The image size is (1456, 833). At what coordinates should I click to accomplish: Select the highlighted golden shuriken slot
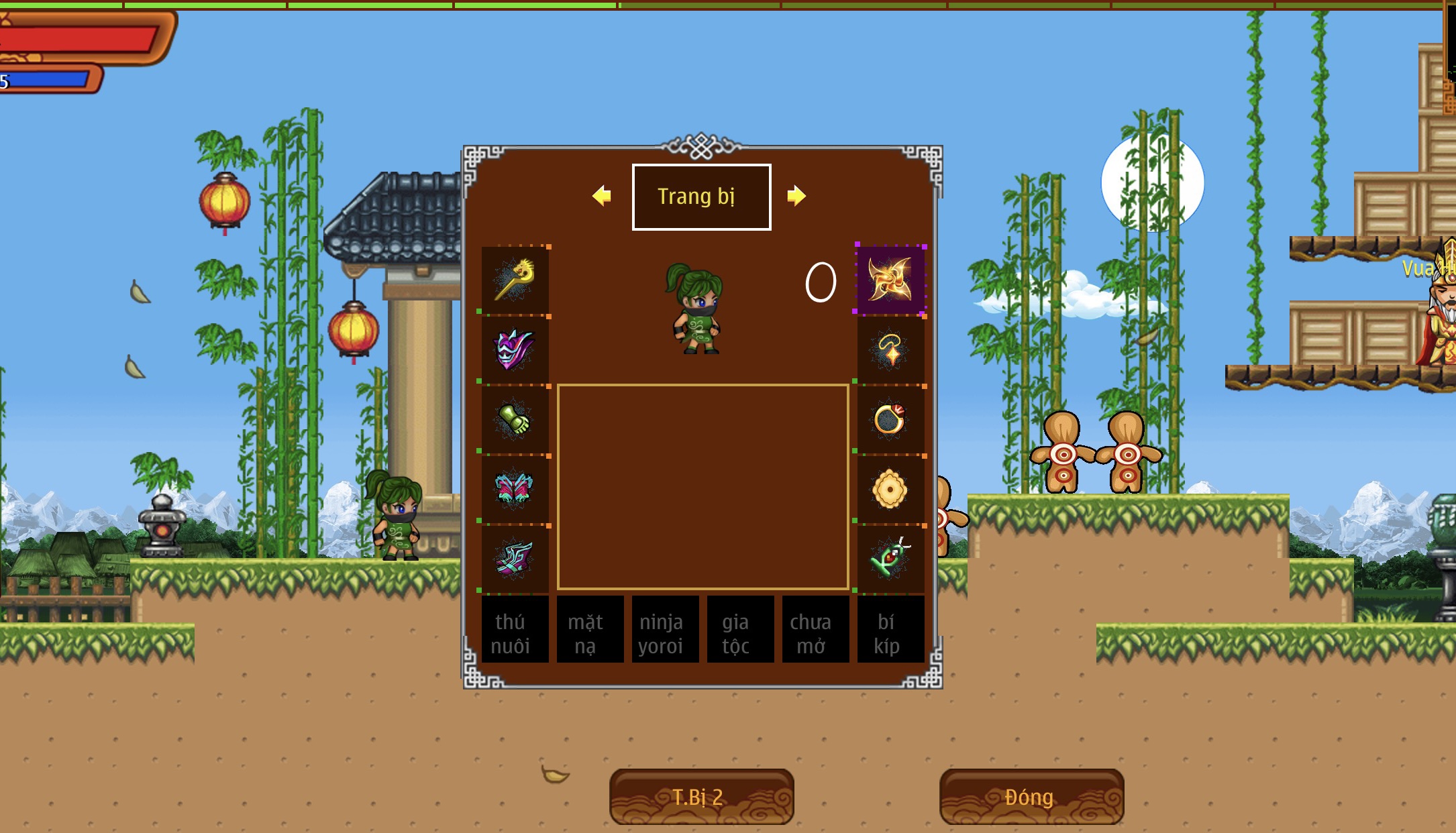pyautogui.click(x=890, y=280)
